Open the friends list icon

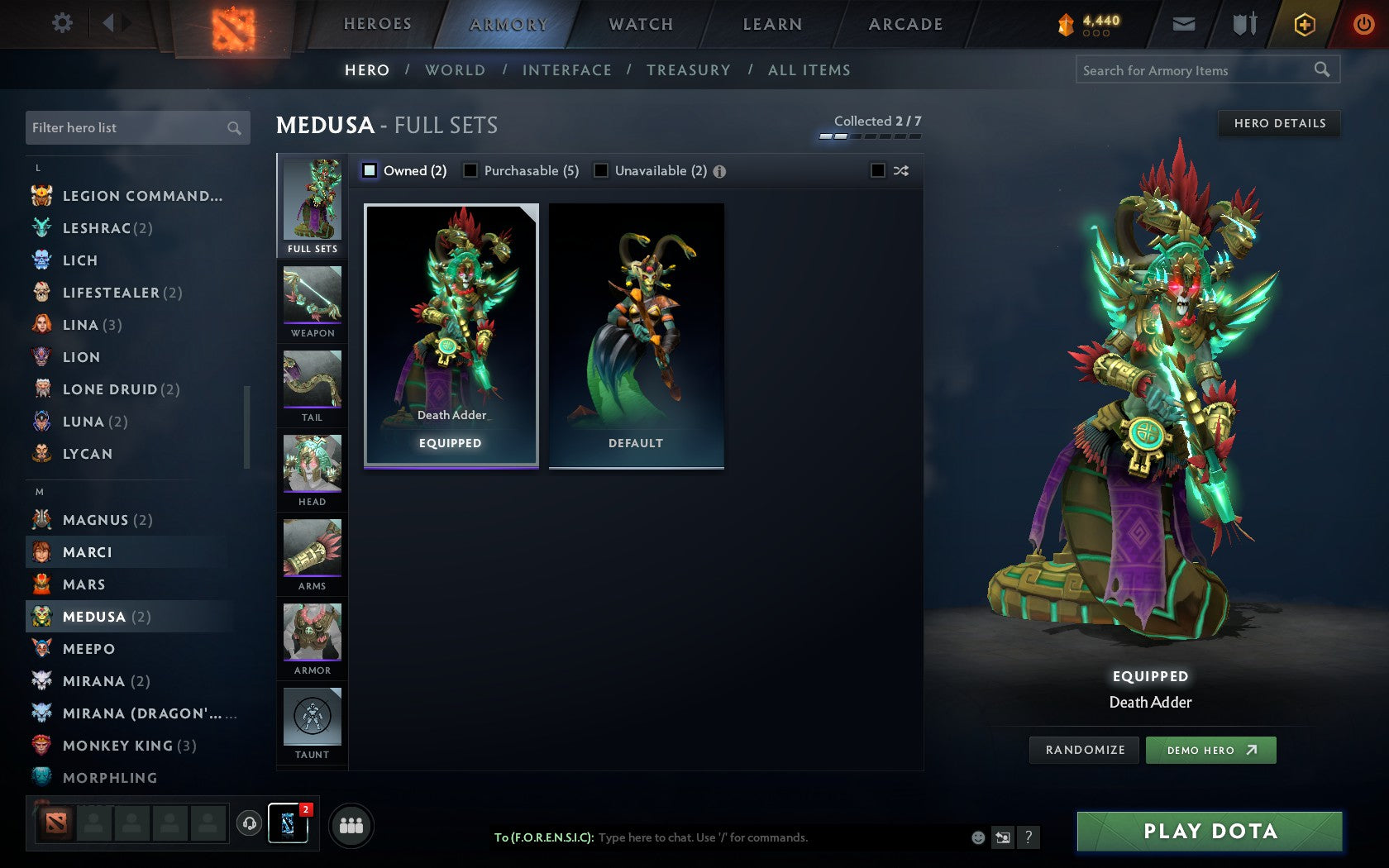(351, 823)
